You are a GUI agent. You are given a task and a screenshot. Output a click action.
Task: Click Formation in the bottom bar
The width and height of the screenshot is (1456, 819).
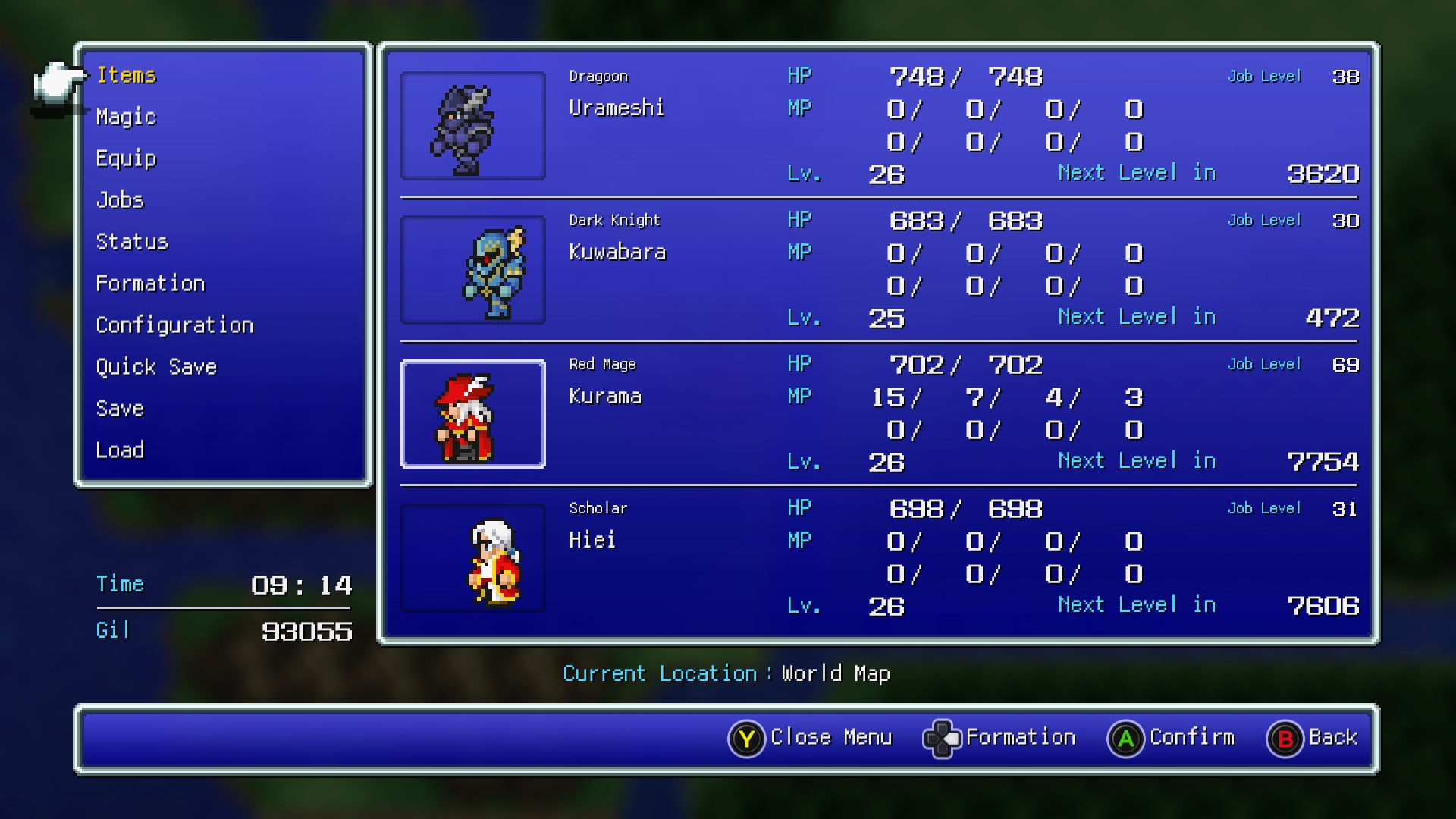(999, 738)
